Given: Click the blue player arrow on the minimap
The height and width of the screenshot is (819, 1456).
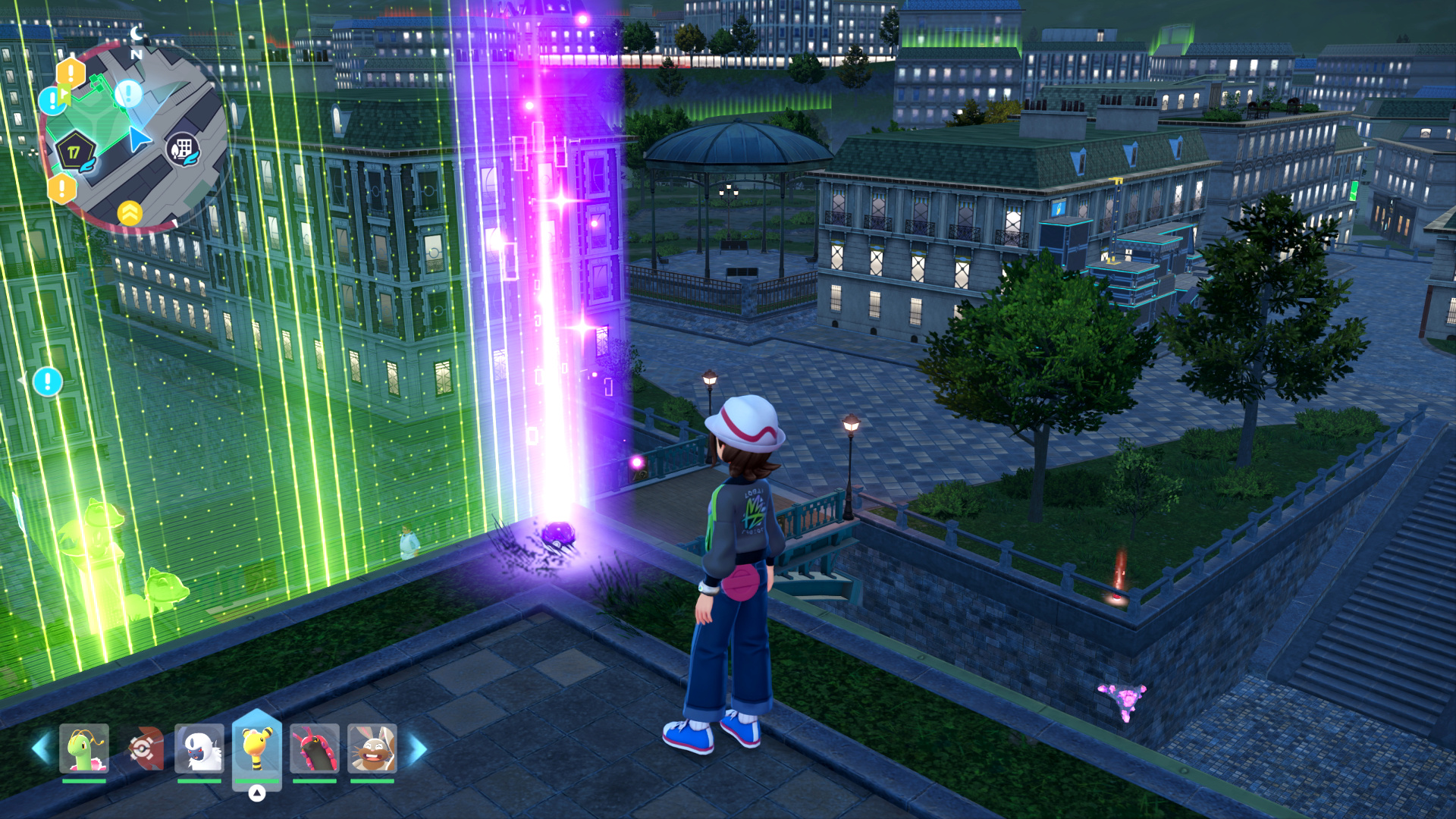Looking at the screenshot, I should pyautogui.click(x=138, y=140).
